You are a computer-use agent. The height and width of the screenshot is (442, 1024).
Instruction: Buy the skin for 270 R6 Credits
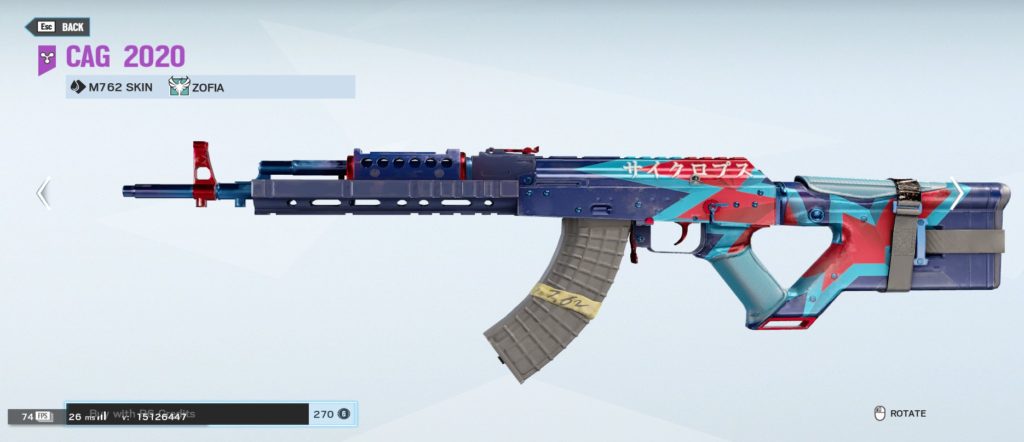pyautogui.click(x=210, y=414)
